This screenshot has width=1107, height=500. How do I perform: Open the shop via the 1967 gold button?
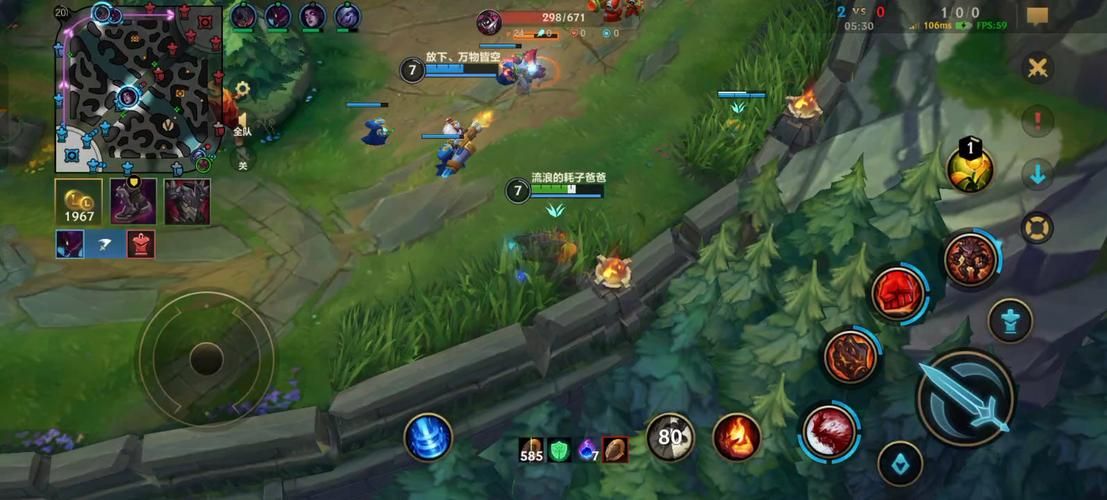(x=79, y=202)
